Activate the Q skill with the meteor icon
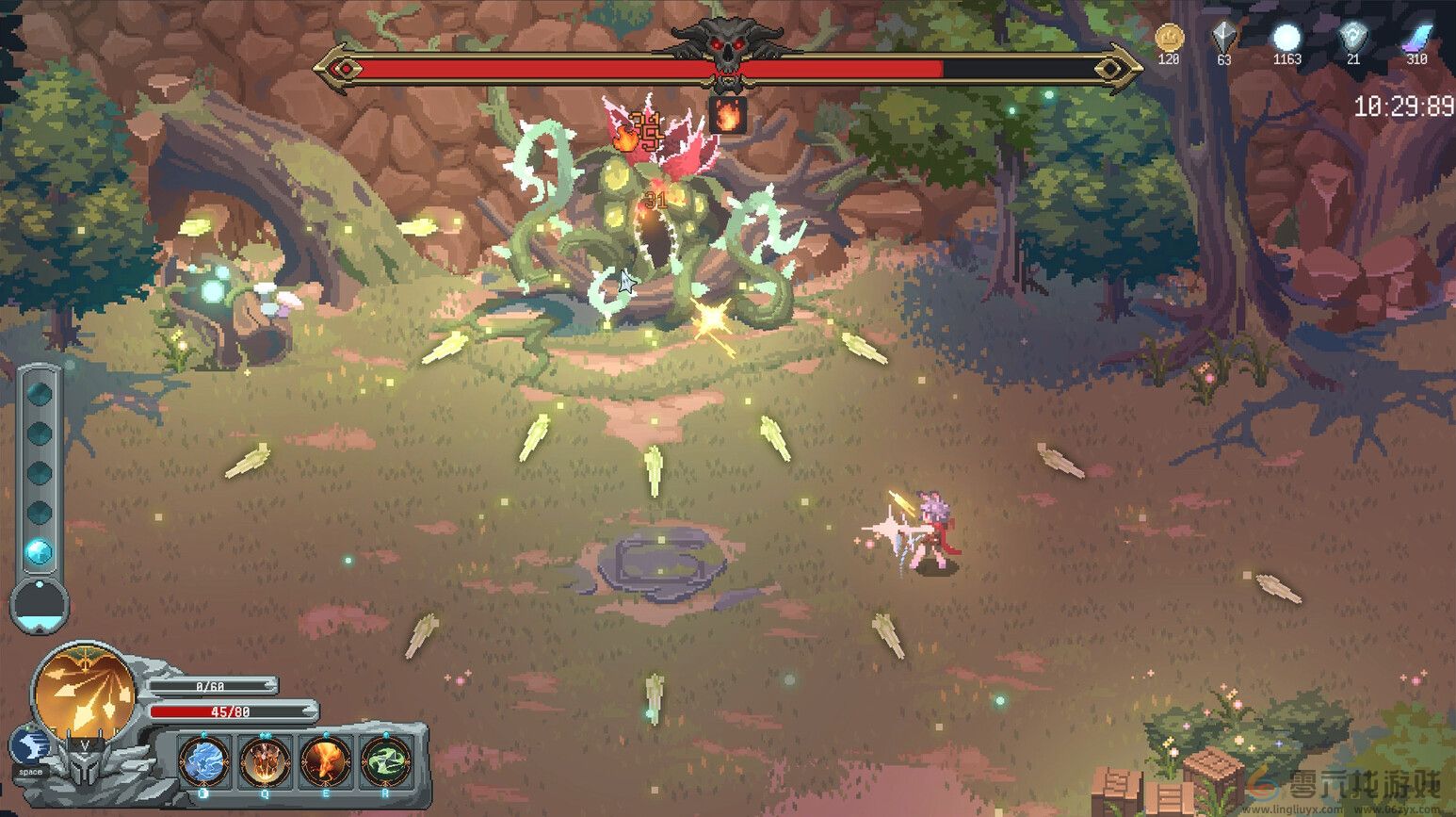The image size is (1456, 817). point(266,761)
